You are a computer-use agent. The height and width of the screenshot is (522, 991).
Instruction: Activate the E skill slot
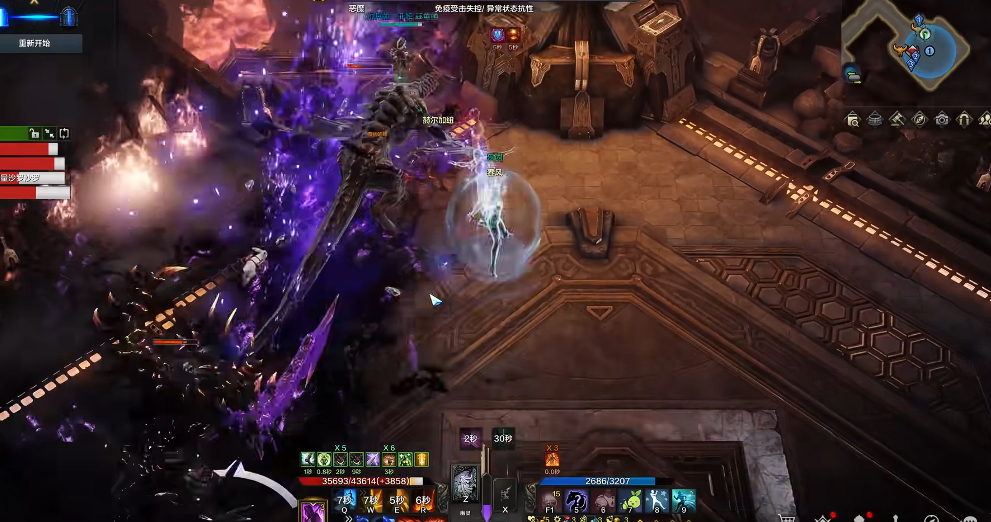coord(397,499)
